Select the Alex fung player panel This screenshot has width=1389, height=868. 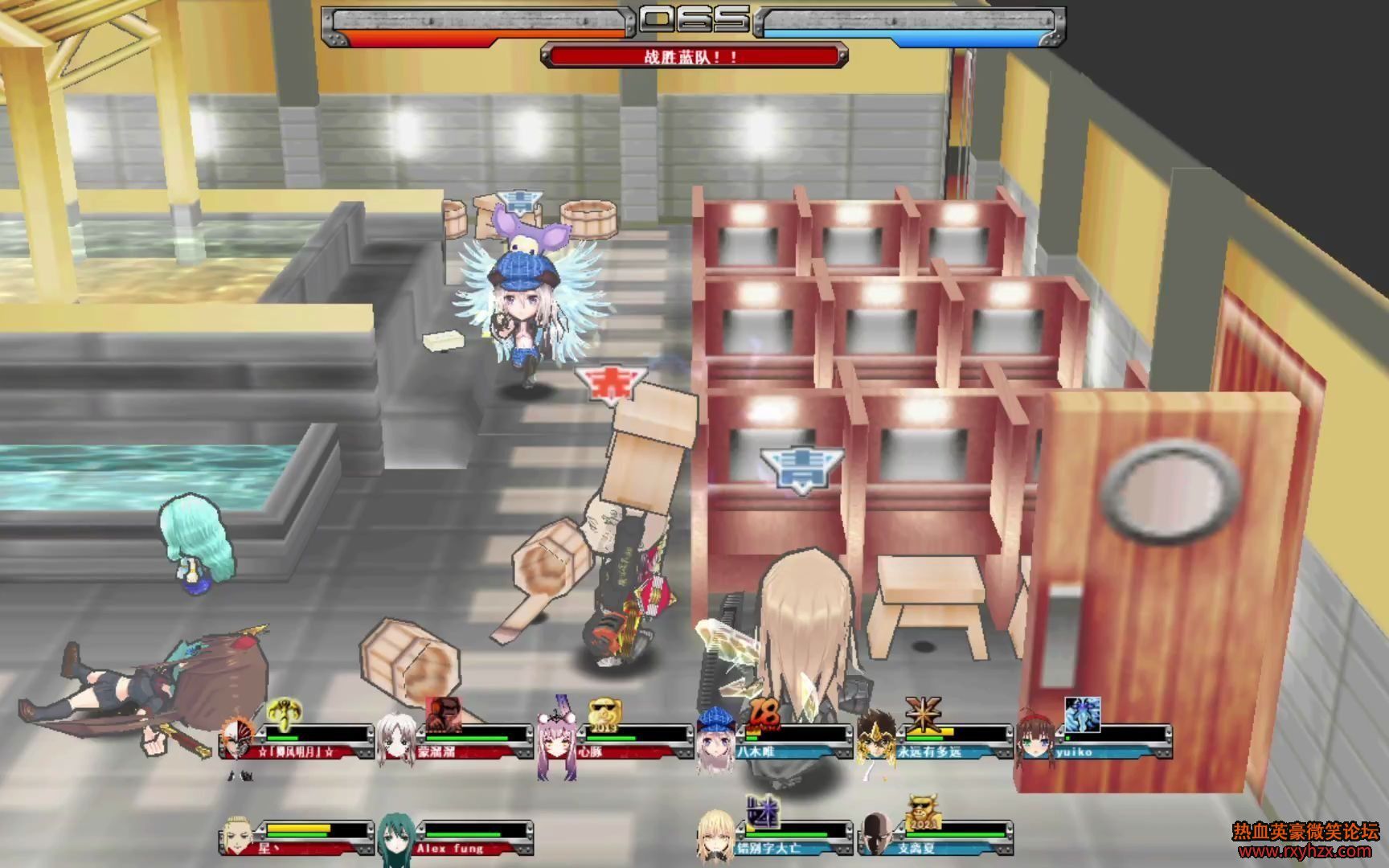455,838
